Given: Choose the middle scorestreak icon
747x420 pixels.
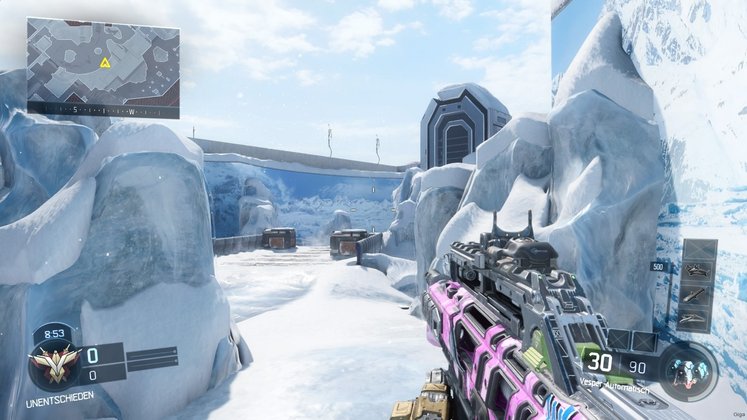Looking at the screenshot, I should point(697,295).
